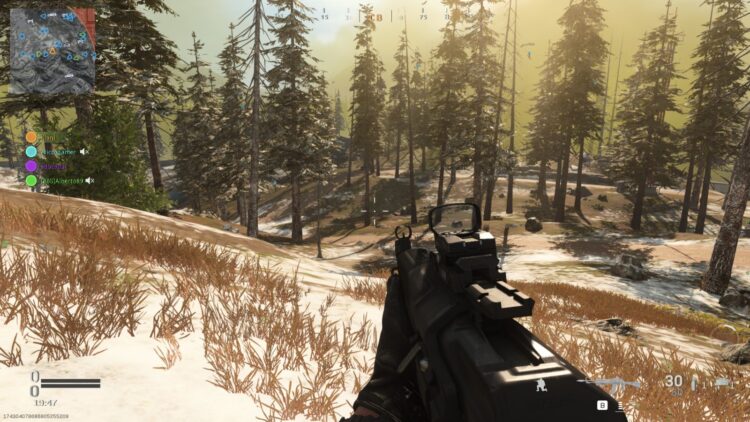This screenshot has width=750, height=422.
Task: Click the compass bar heading marker
Action: 379,17
